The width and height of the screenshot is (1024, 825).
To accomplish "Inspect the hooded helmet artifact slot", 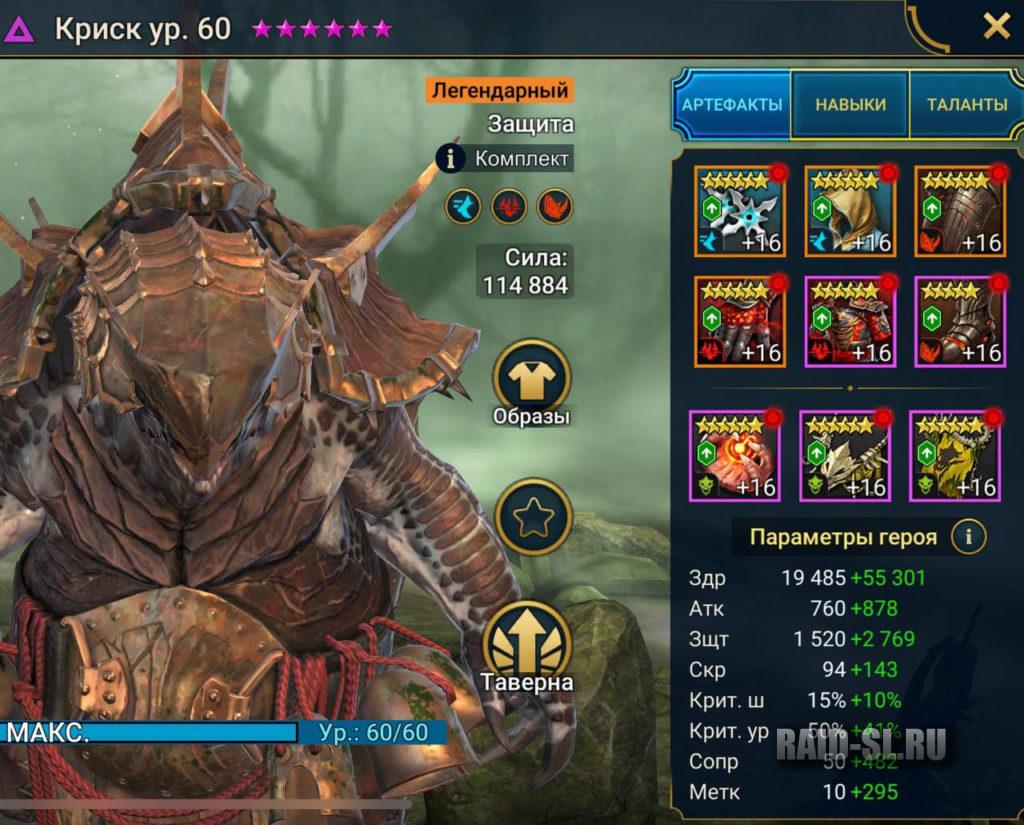I will [x=850, y=212].
